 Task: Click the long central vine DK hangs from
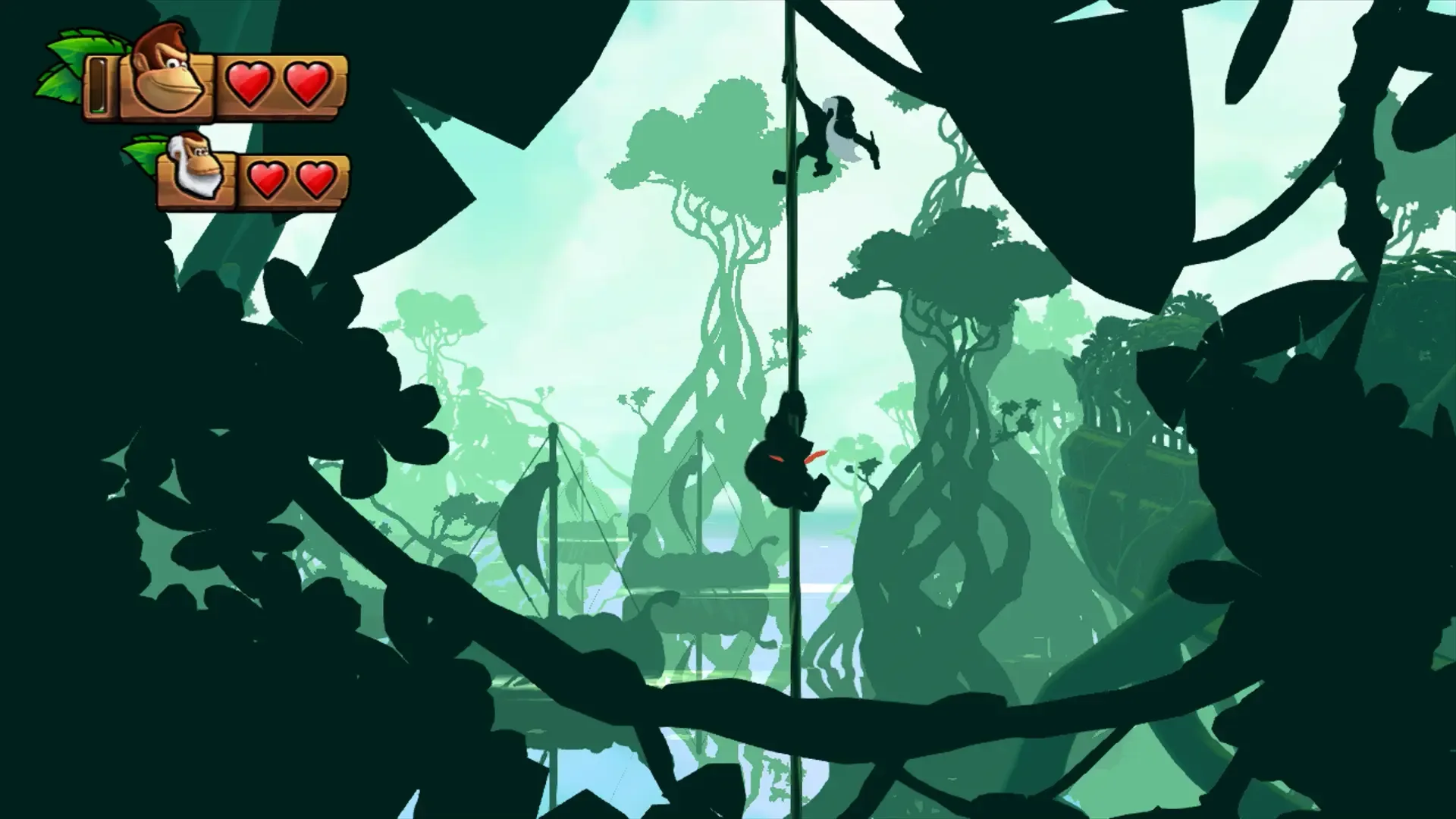(791, 303)
